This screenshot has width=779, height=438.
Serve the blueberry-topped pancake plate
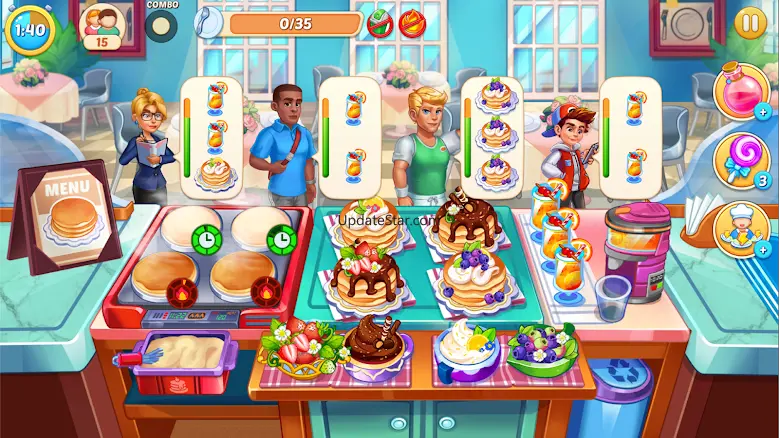pos(474,275)
